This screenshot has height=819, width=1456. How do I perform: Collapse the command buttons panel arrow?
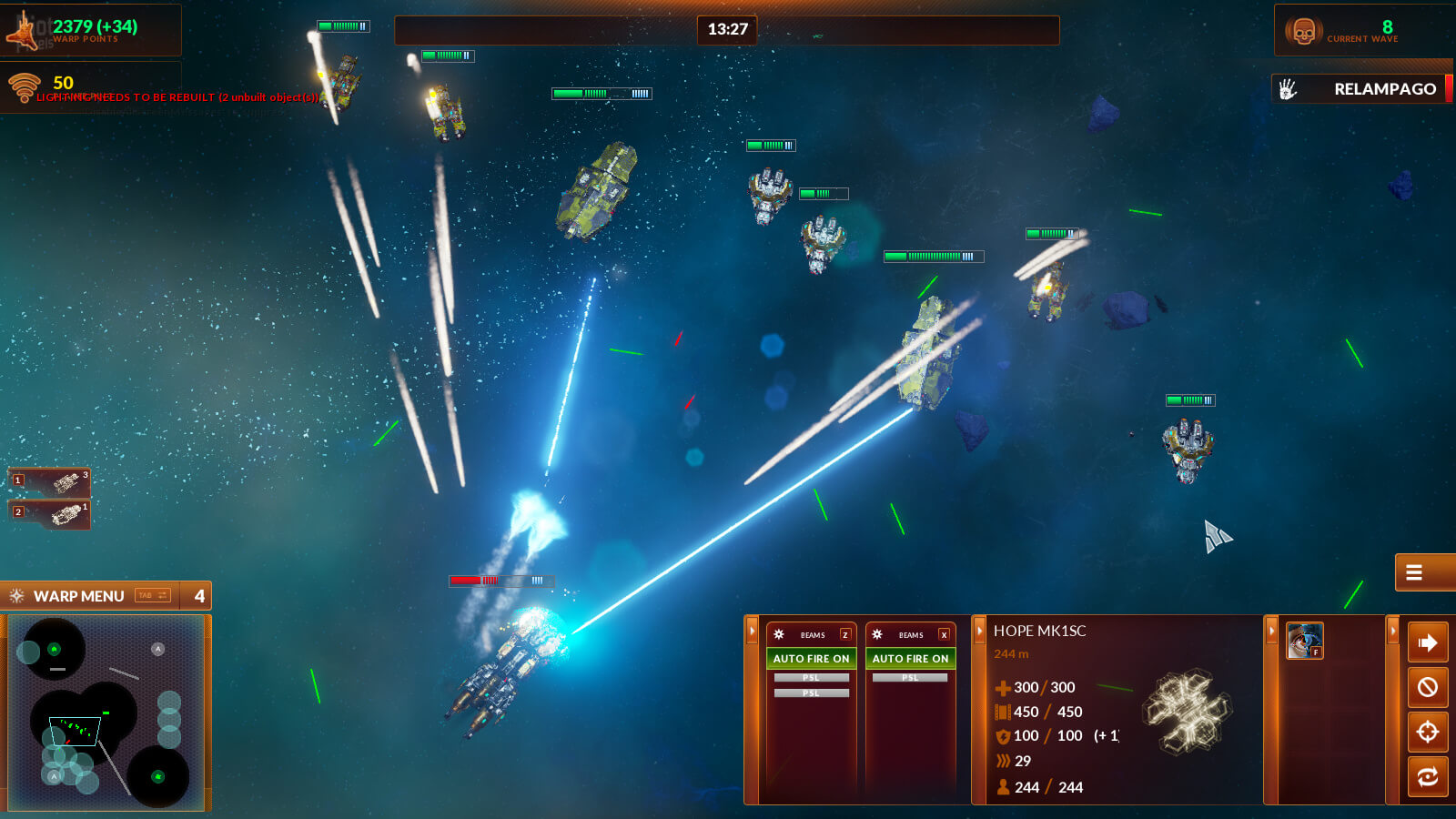click(x=1392, y=630)
